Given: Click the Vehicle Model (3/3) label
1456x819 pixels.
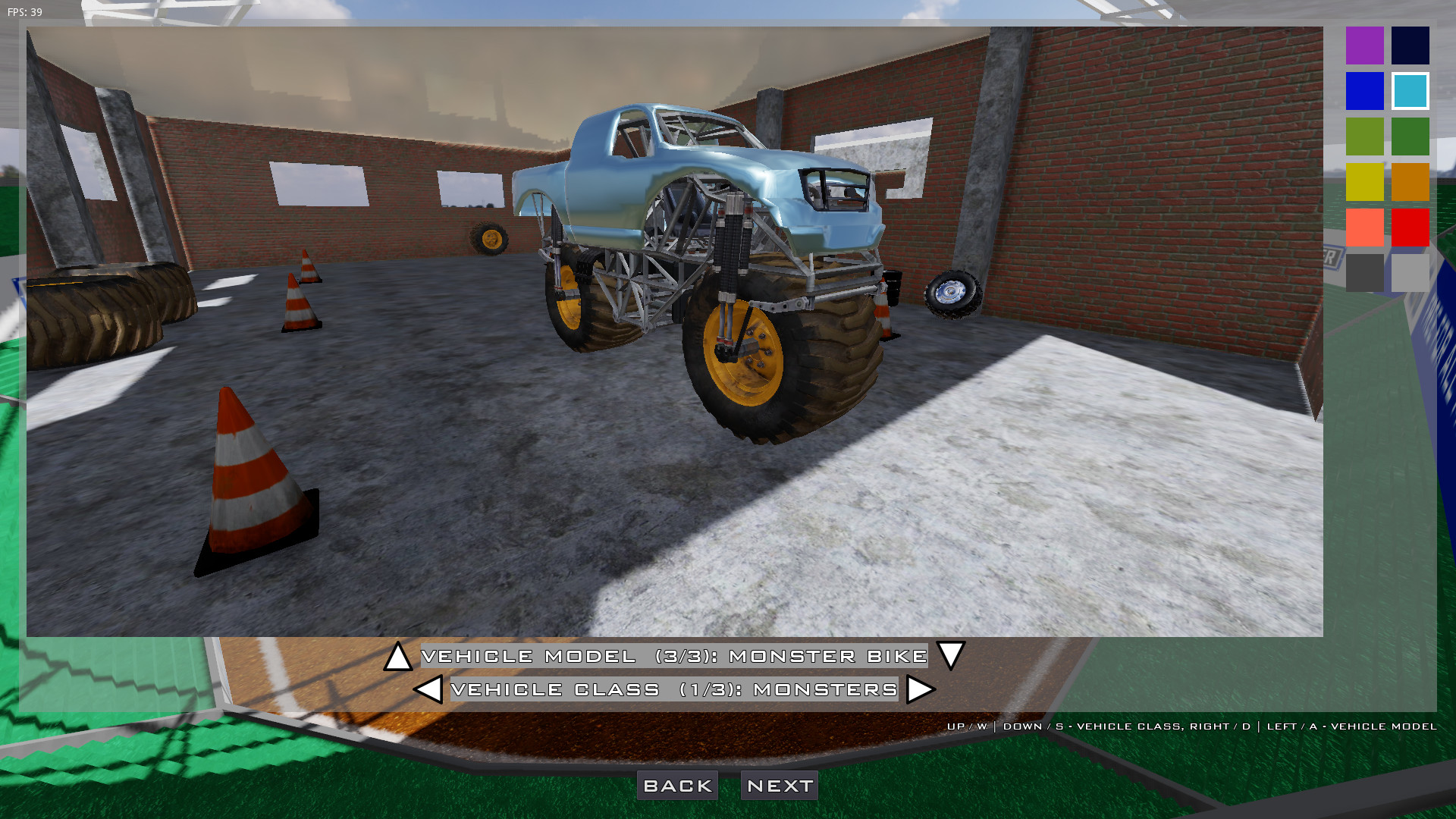Looking at the screenshot, I should tap(673, 657).
